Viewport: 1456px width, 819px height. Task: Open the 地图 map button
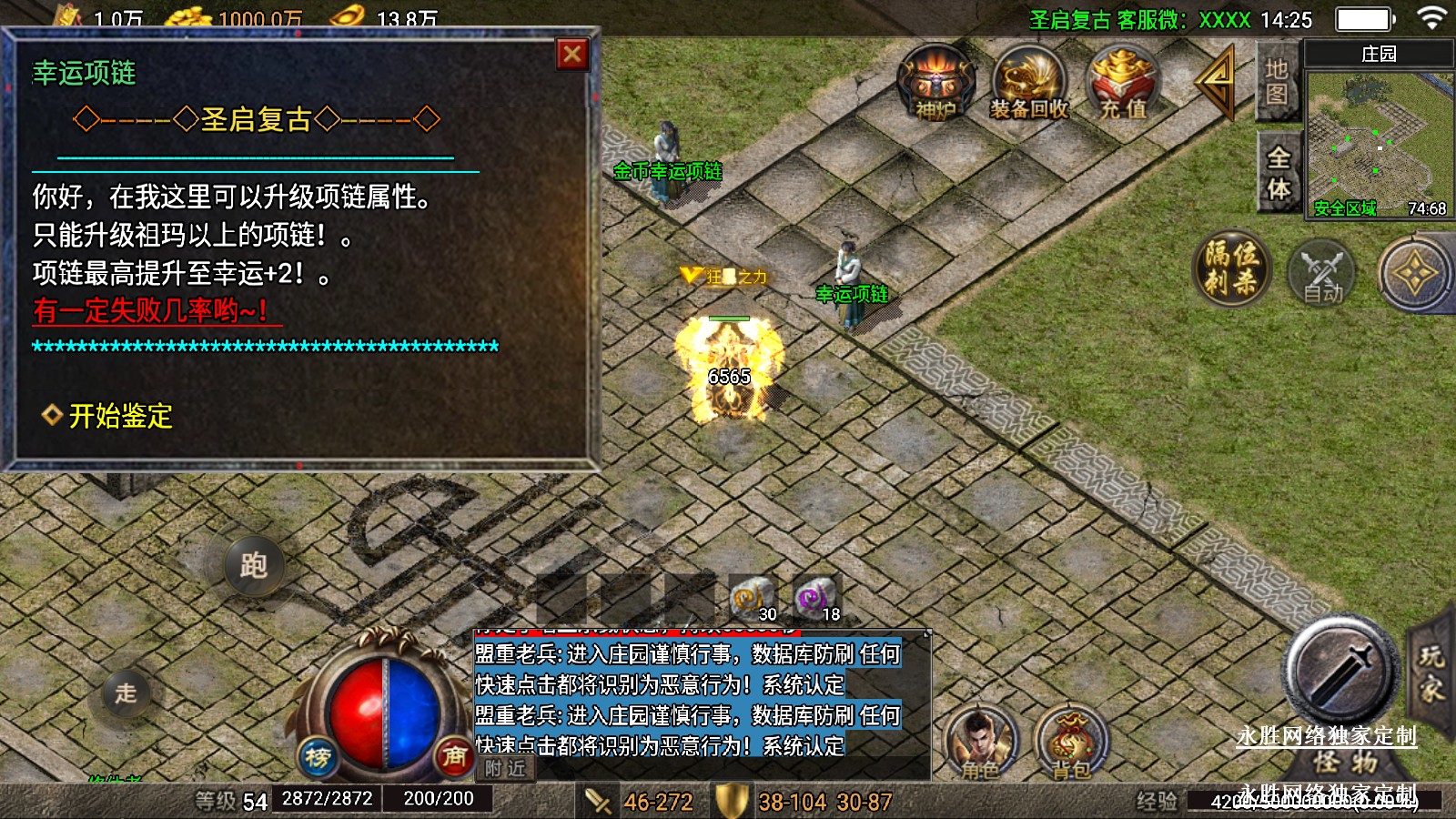click(x=1277, y=81)
